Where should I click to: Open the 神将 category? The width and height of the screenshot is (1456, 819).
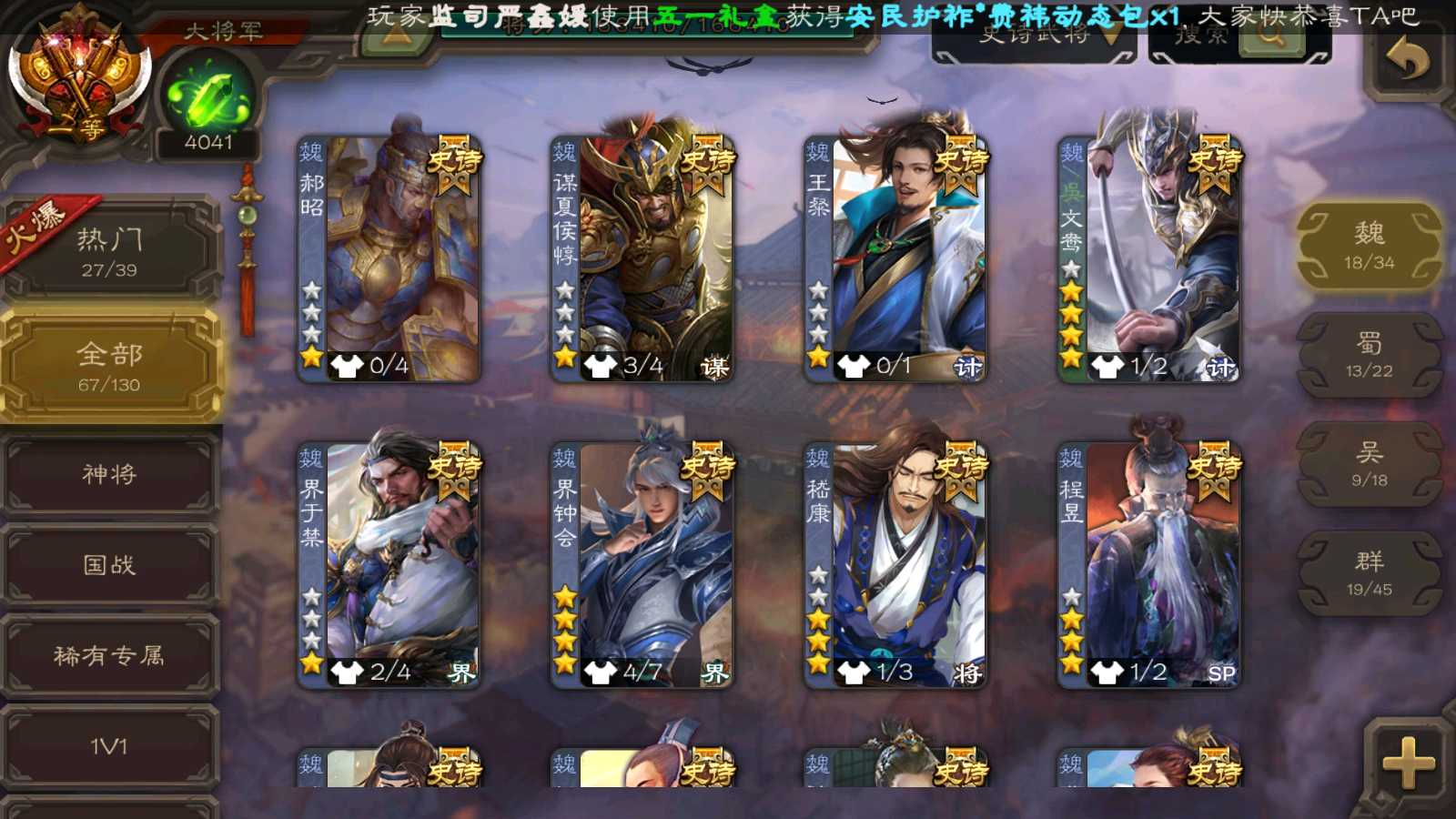[x=109, y=474]
